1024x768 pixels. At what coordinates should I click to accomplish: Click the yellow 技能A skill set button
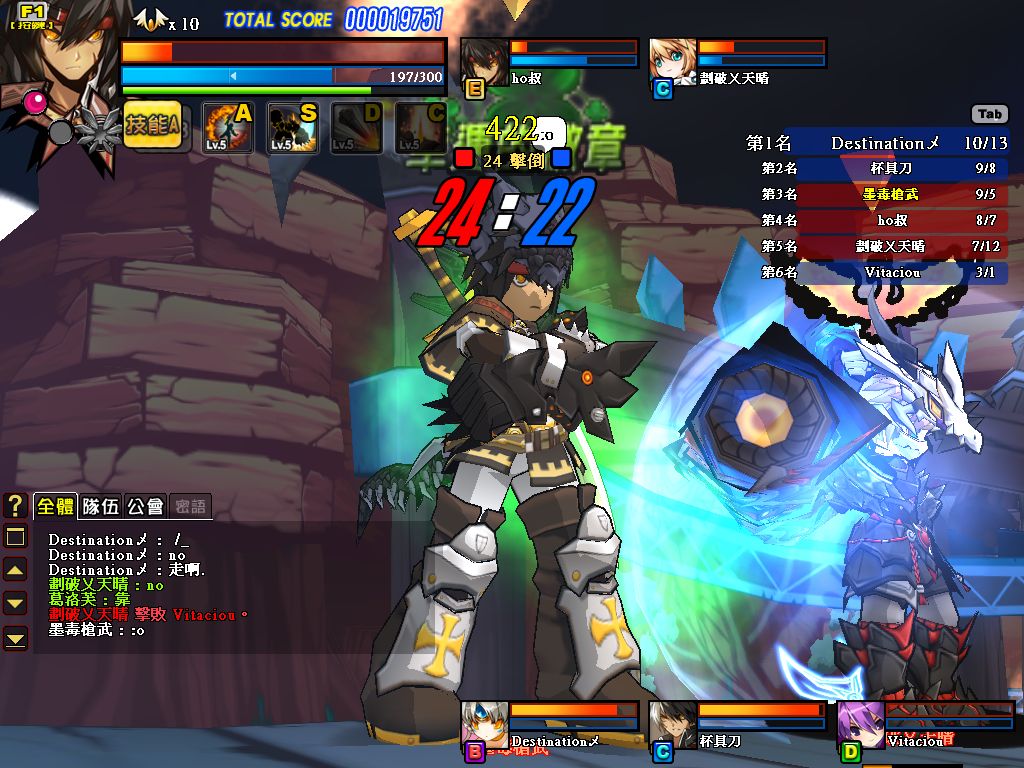(152, 126)
